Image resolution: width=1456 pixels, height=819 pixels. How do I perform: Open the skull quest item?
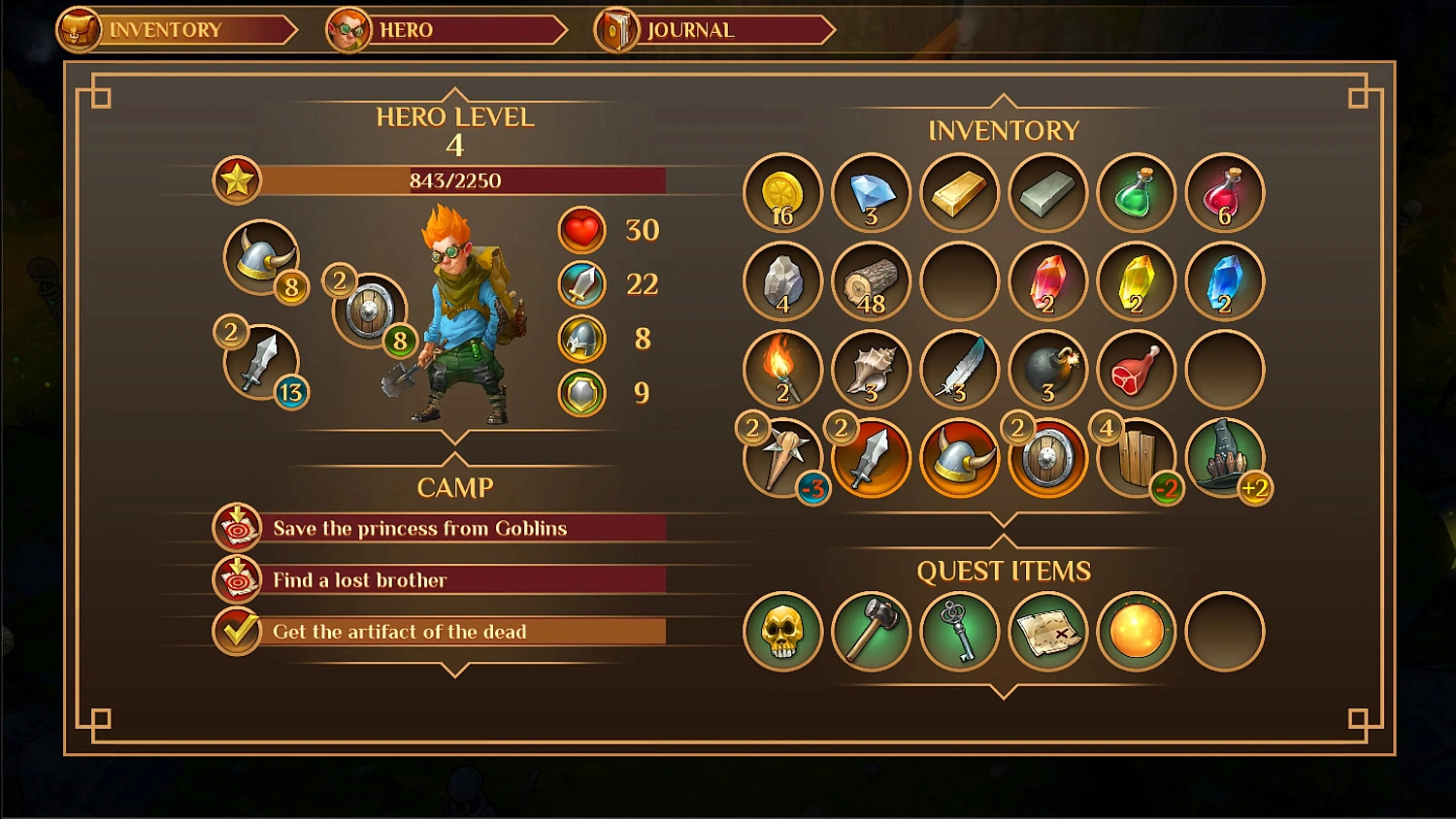782,632
